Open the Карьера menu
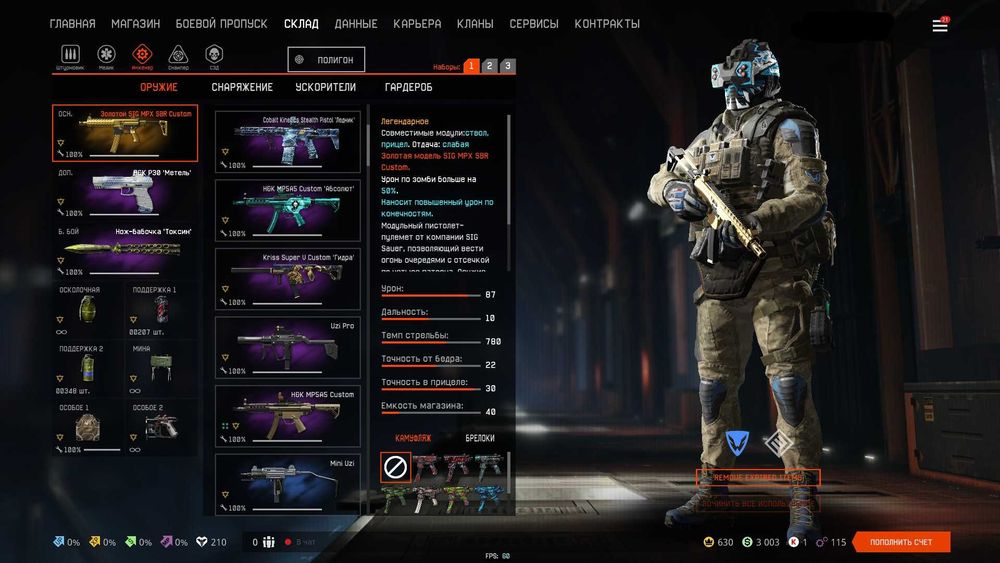The image size is (1000, 563). point(417,24)
